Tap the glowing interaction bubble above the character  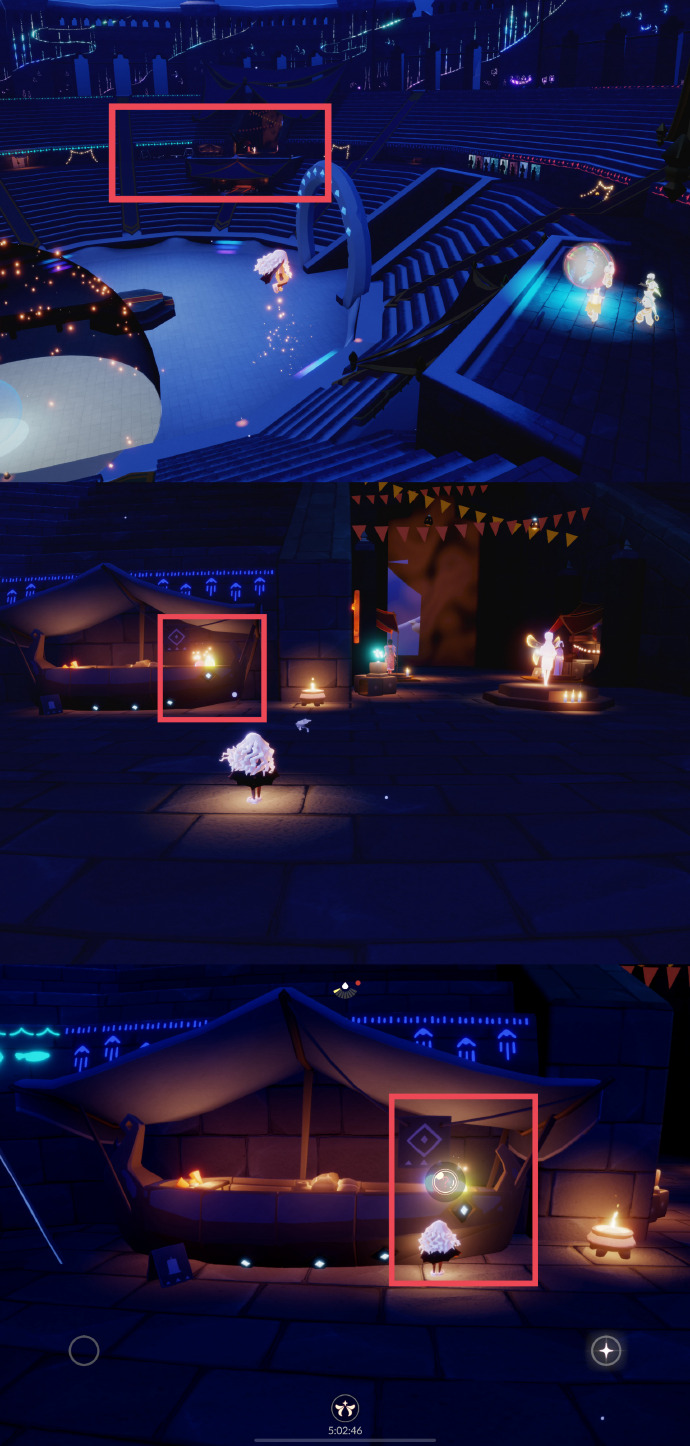445,1183
